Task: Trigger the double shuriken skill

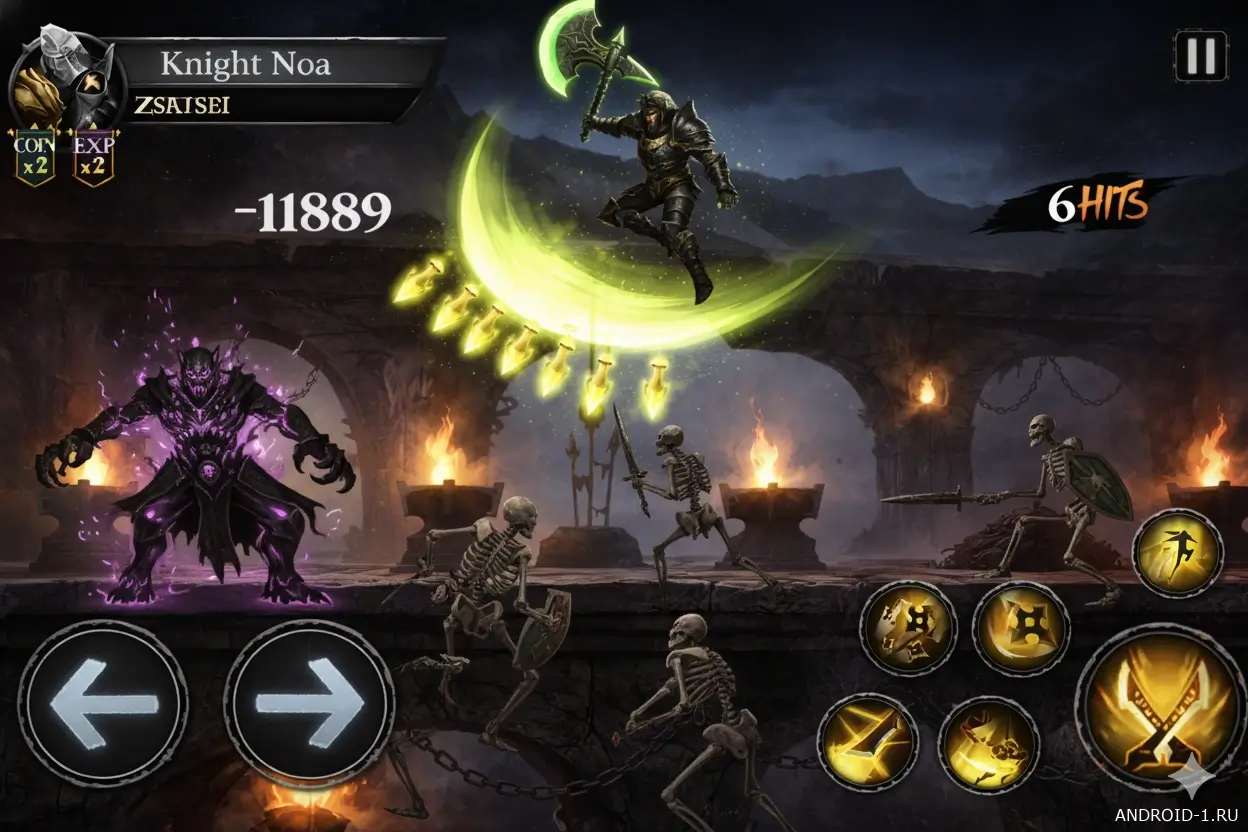Action: 908,628
